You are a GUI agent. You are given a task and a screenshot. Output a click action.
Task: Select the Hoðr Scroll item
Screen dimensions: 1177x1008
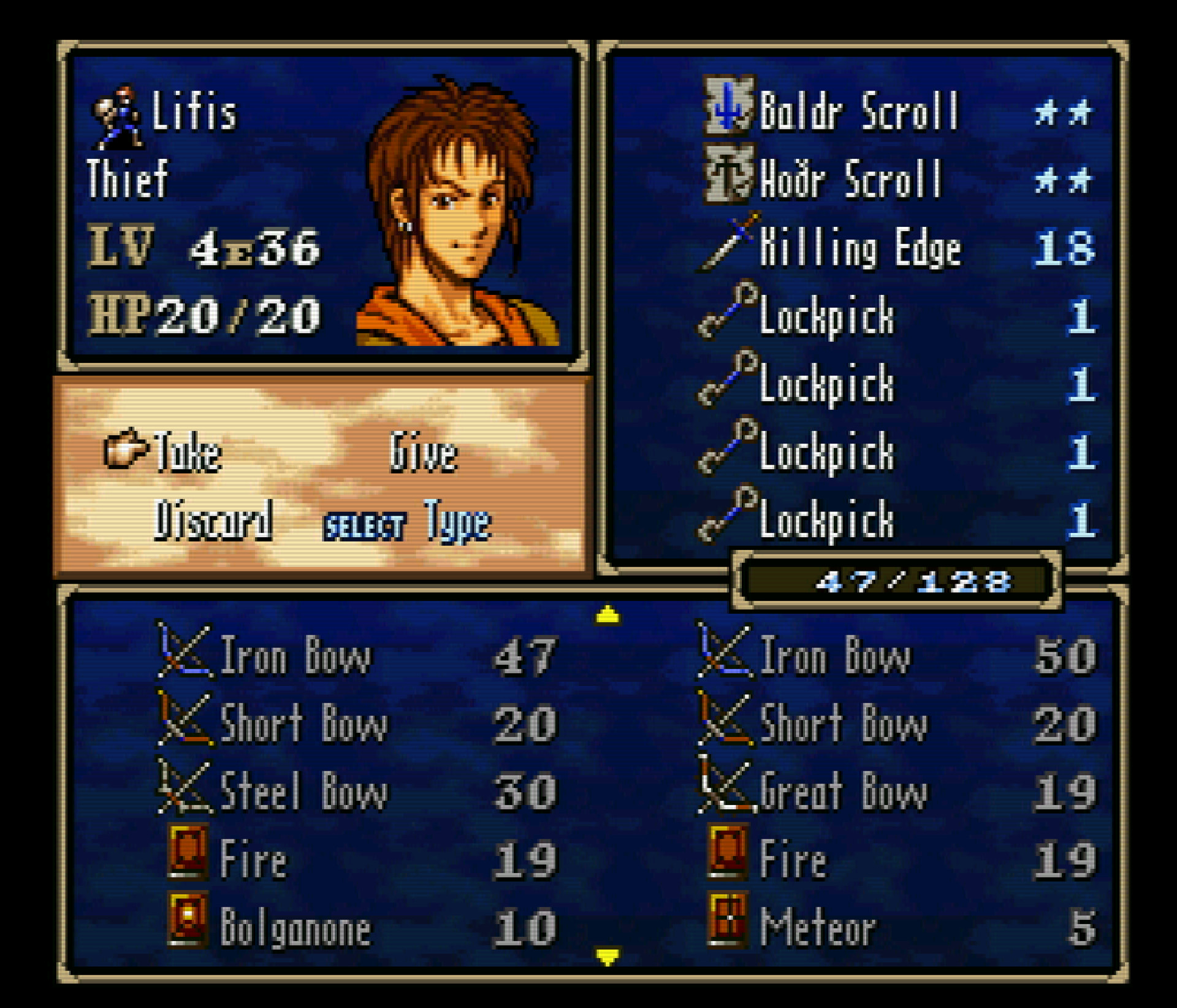[850, 179]
